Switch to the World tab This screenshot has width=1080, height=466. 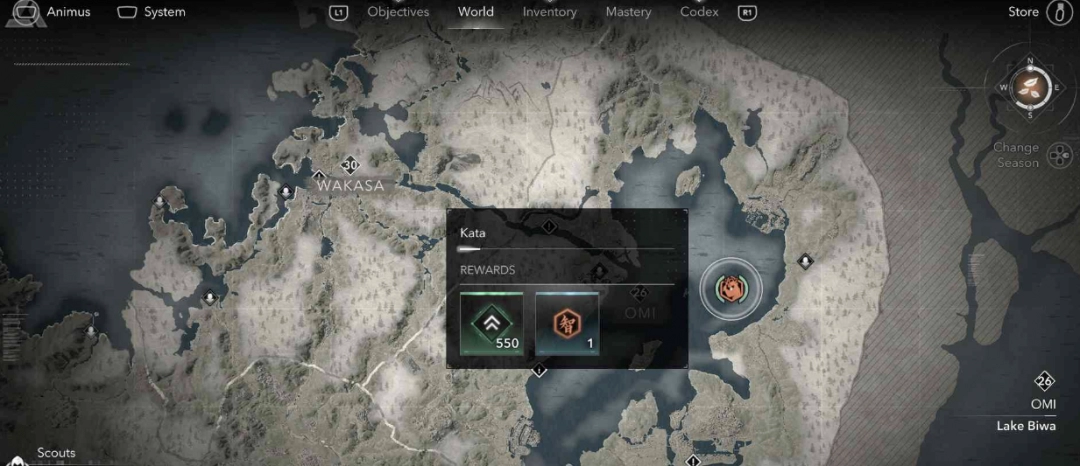[x=475, y=12]
